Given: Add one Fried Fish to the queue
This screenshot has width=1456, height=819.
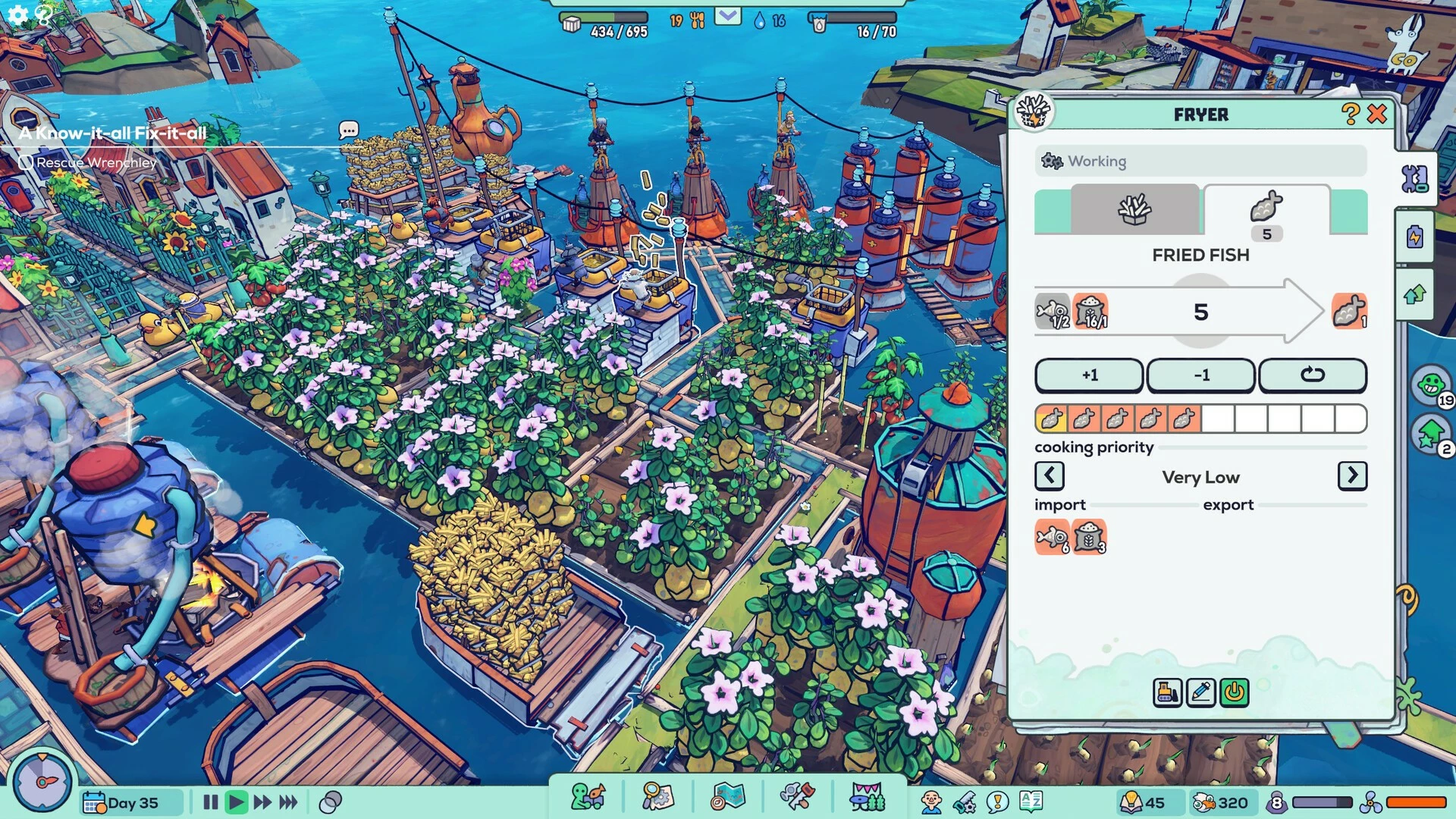Looking at the screenshot, I should (1089, 375).
